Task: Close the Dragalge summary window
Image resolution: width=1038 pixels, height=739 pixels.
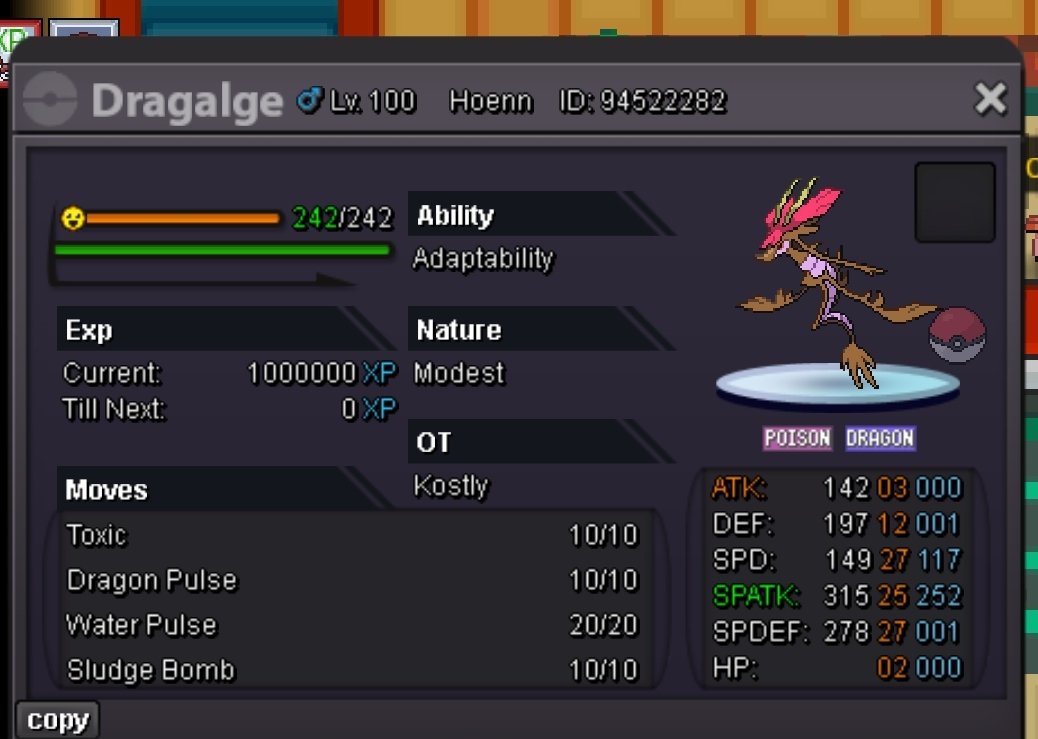Action: tap(990, 99)
